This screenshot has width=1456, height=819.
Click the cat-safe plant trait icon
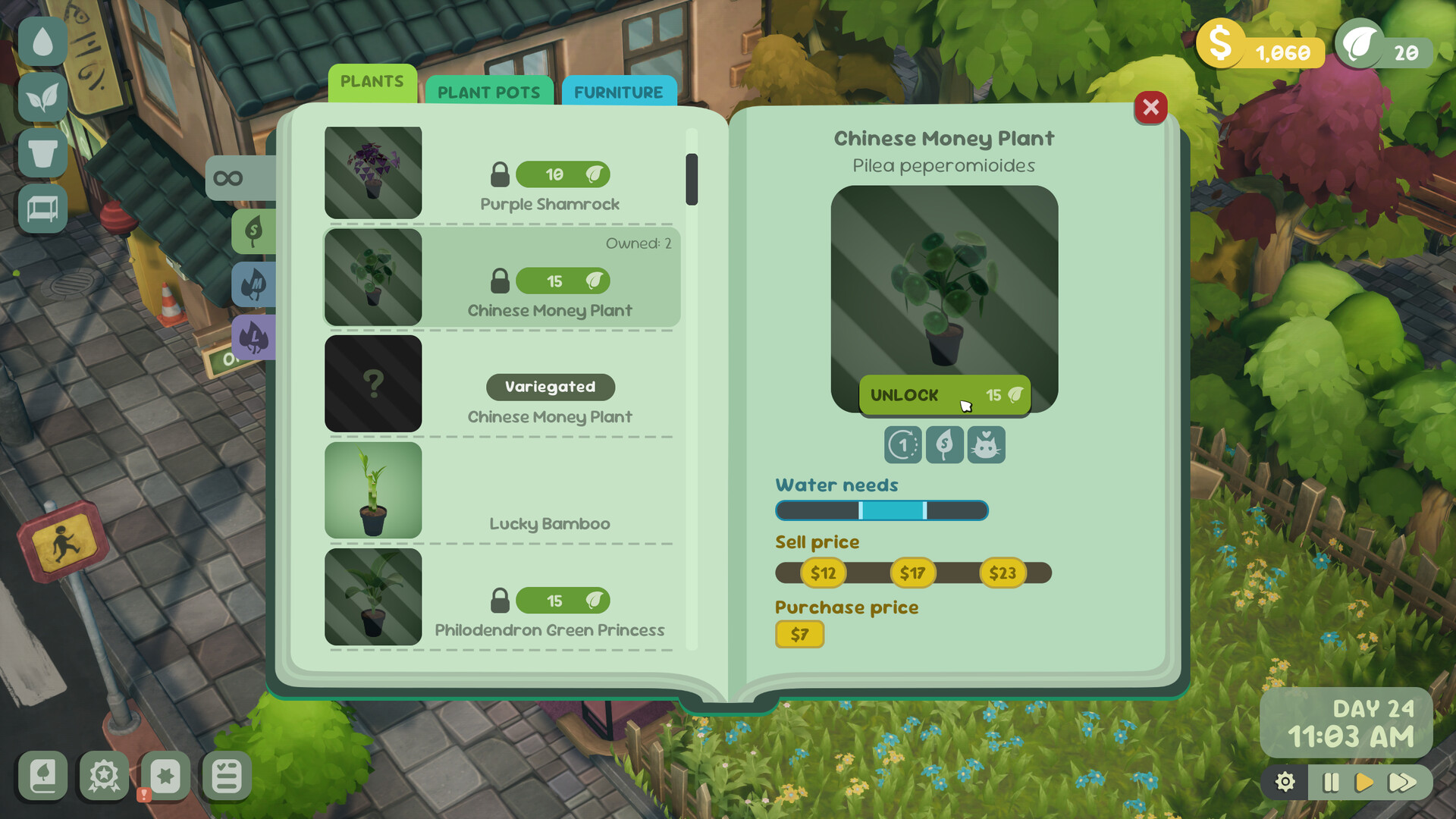point(986,445)
